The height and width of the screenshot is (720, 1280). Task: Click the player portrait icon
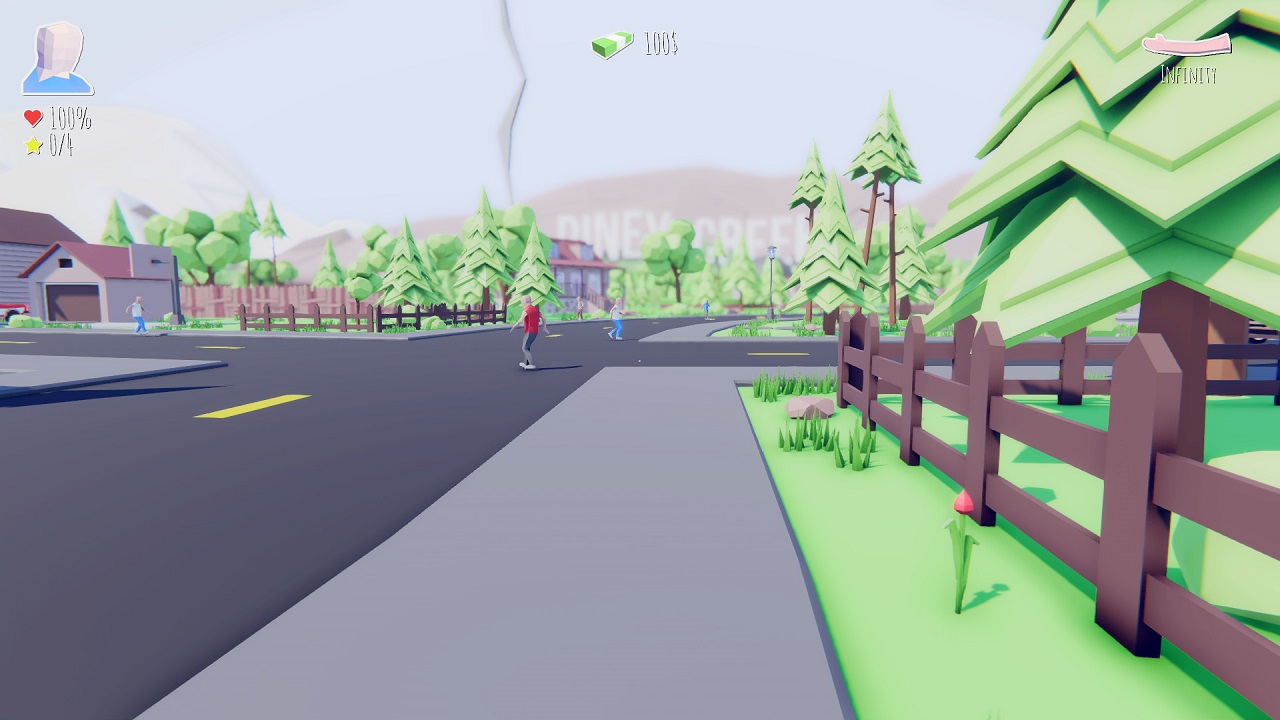coord(57,58)
